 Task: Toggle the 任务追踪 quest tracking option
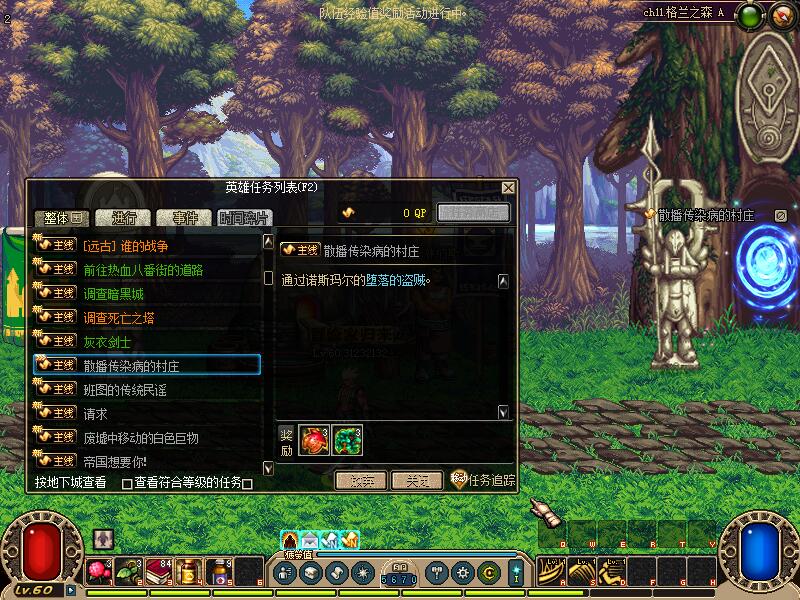(x=483, y=480)
